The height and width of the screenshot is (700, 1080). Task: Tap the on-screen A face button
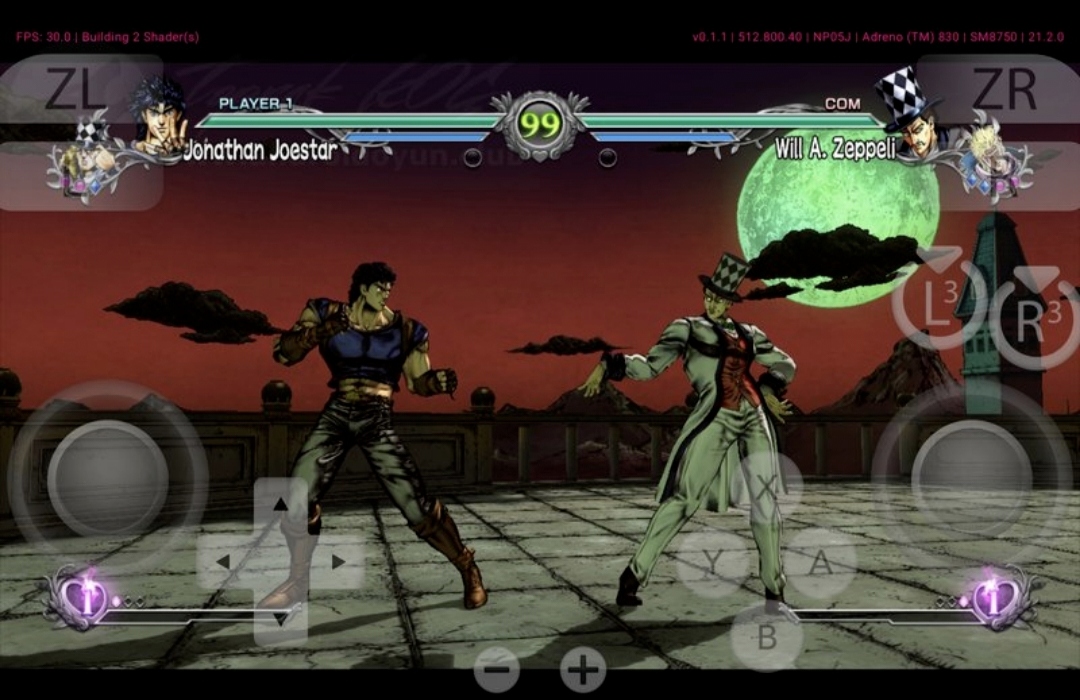pos(820,564)
